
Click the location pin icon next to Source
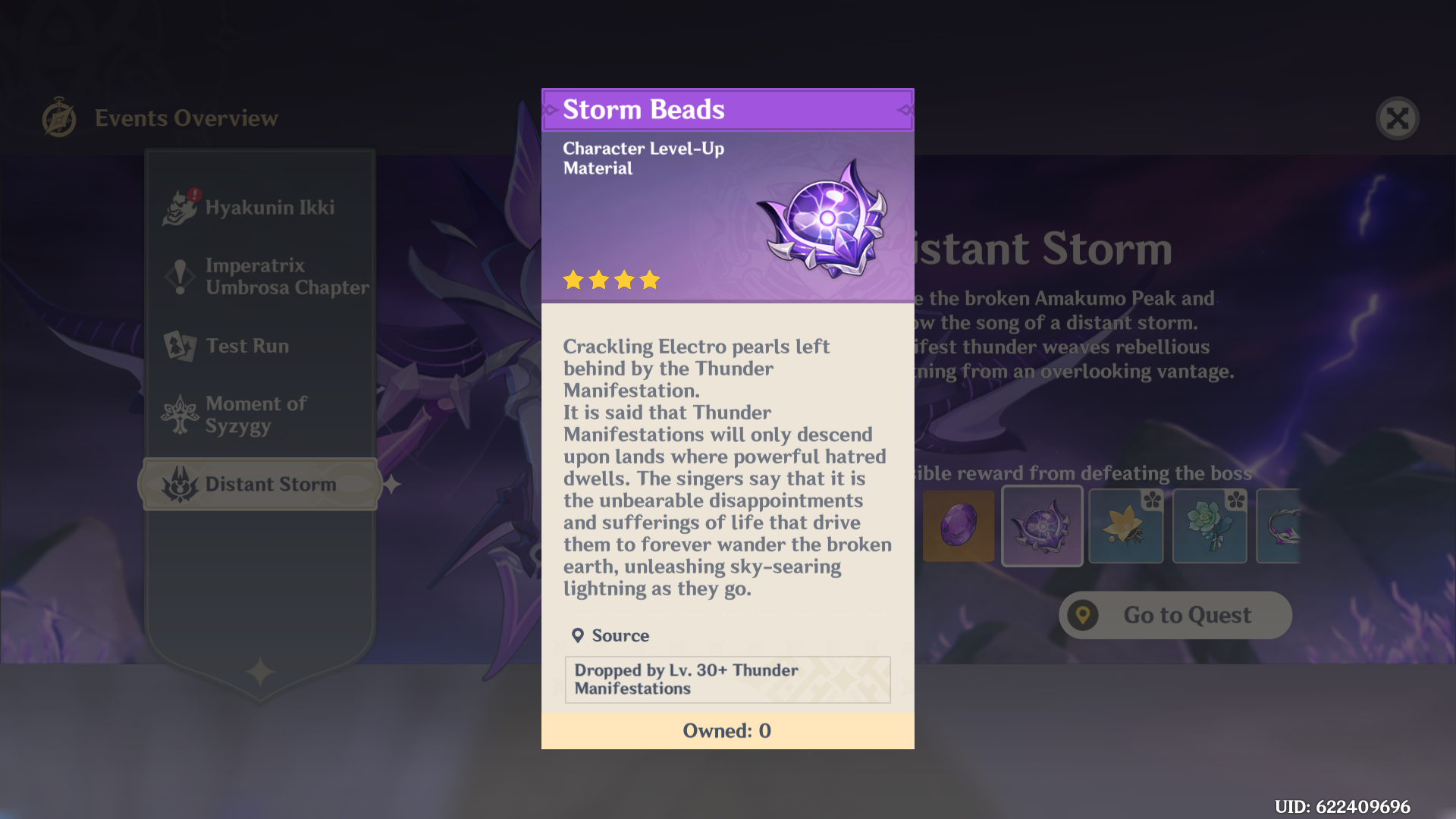(x=578, y=635)
